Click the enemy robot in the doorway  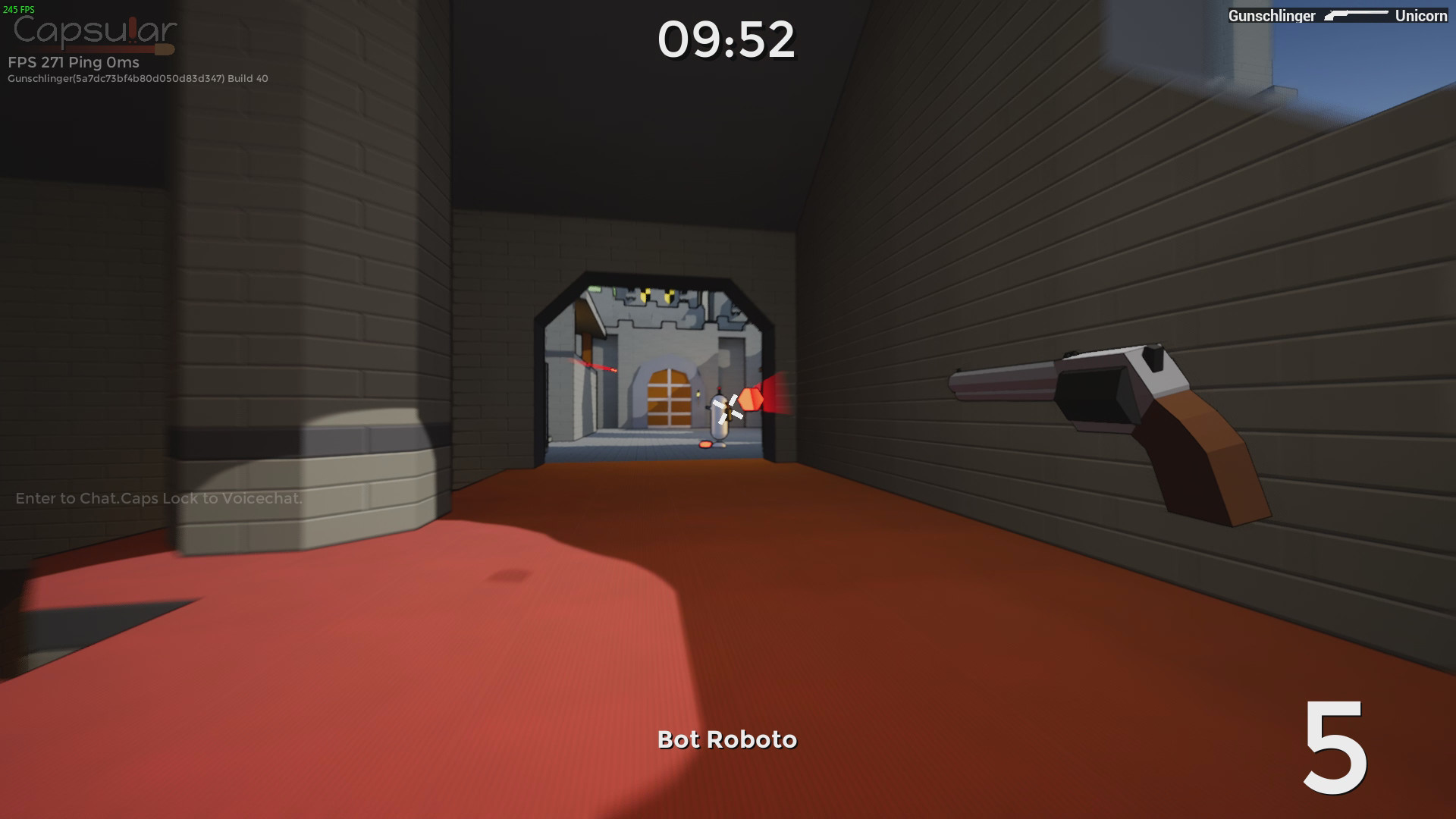coord(722,417)
